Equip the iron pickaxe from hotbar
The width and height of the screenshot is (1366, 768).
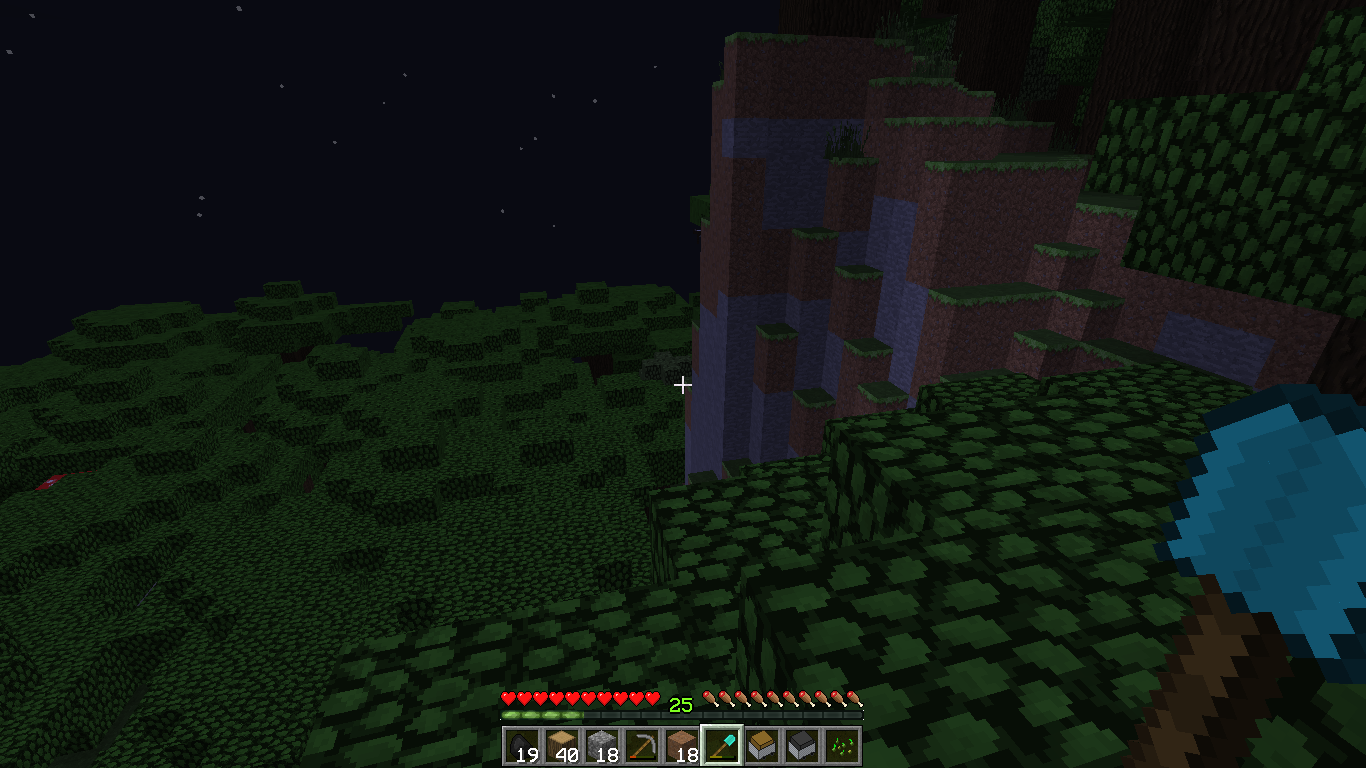click(x=642, y=746)
